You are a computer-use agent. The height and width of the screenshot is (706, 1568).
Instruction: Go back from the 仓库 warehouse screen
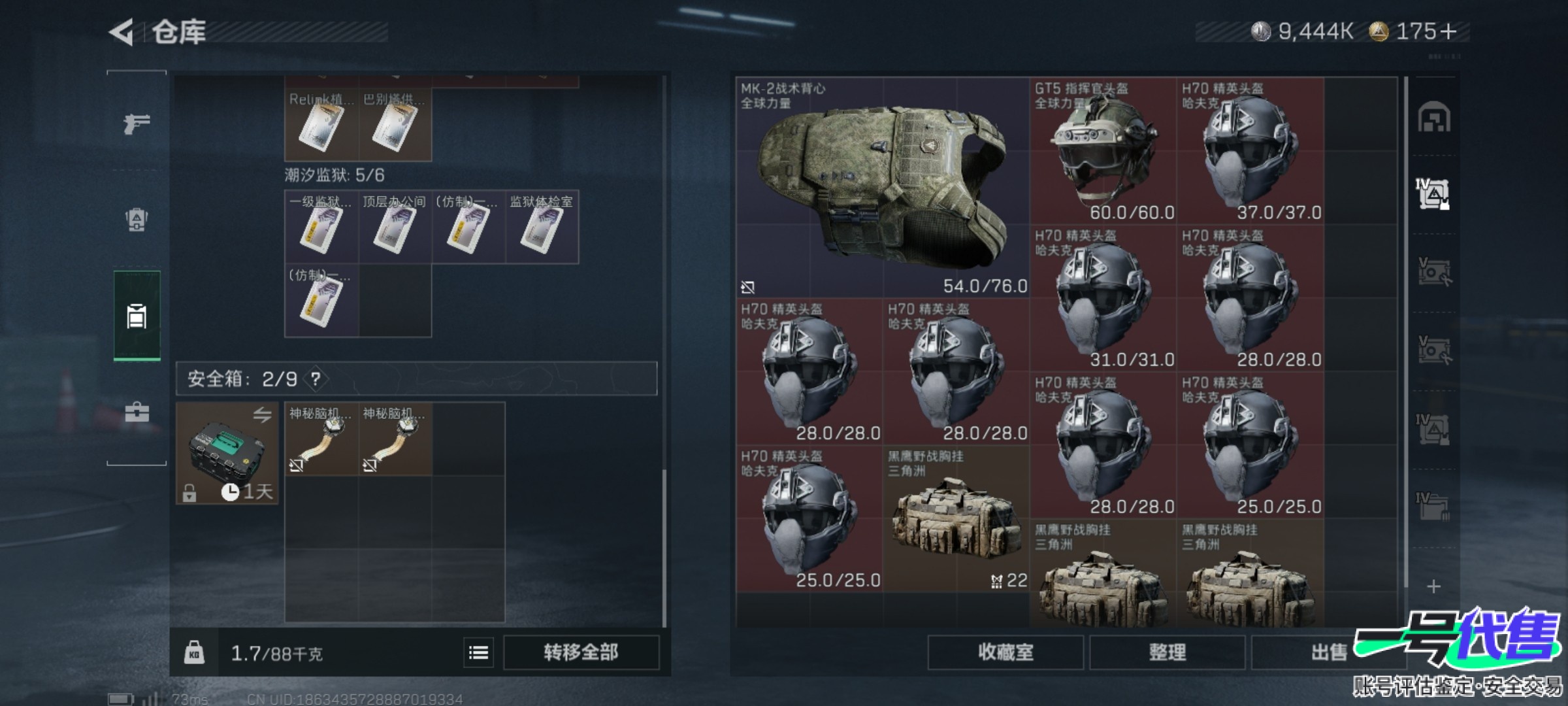coord(122,32)
